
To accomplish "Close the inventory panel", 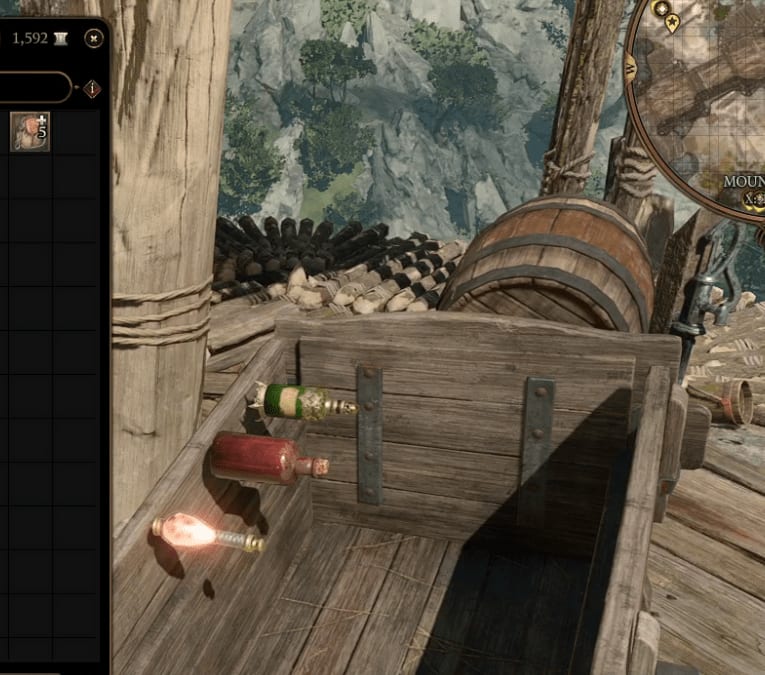I will (x=94, y=39).
